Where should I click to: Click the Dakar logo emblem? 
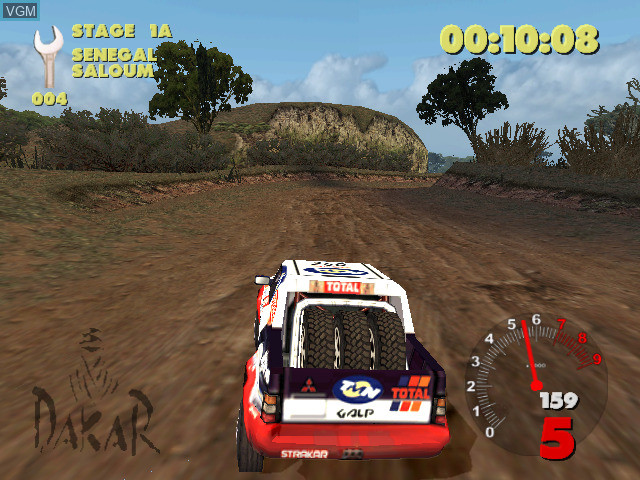pos(95,398)
